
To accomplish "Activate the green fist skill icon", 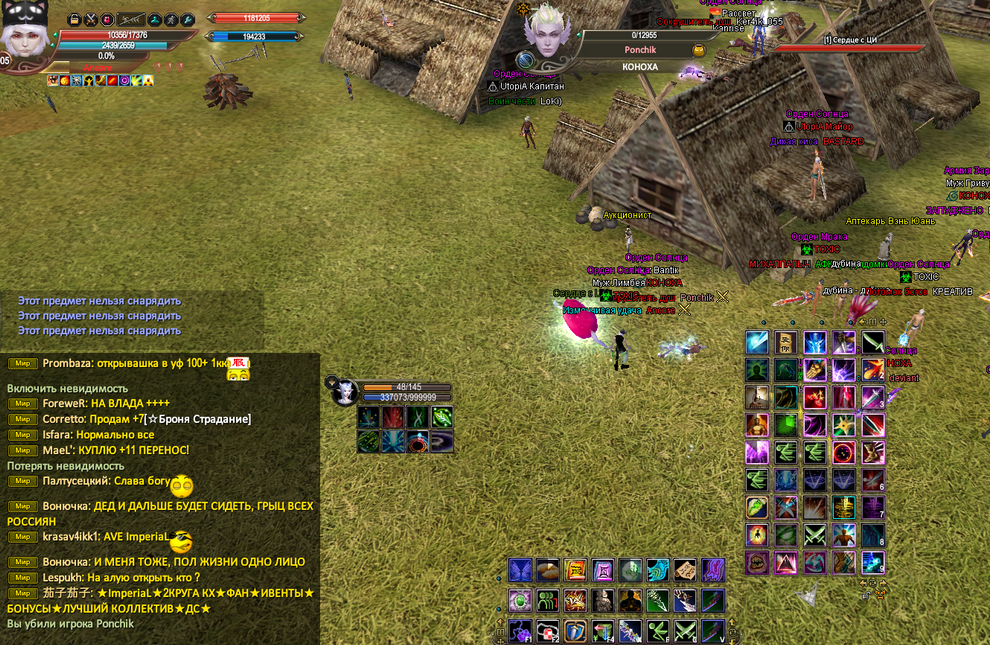I will (x=757, y=508).
